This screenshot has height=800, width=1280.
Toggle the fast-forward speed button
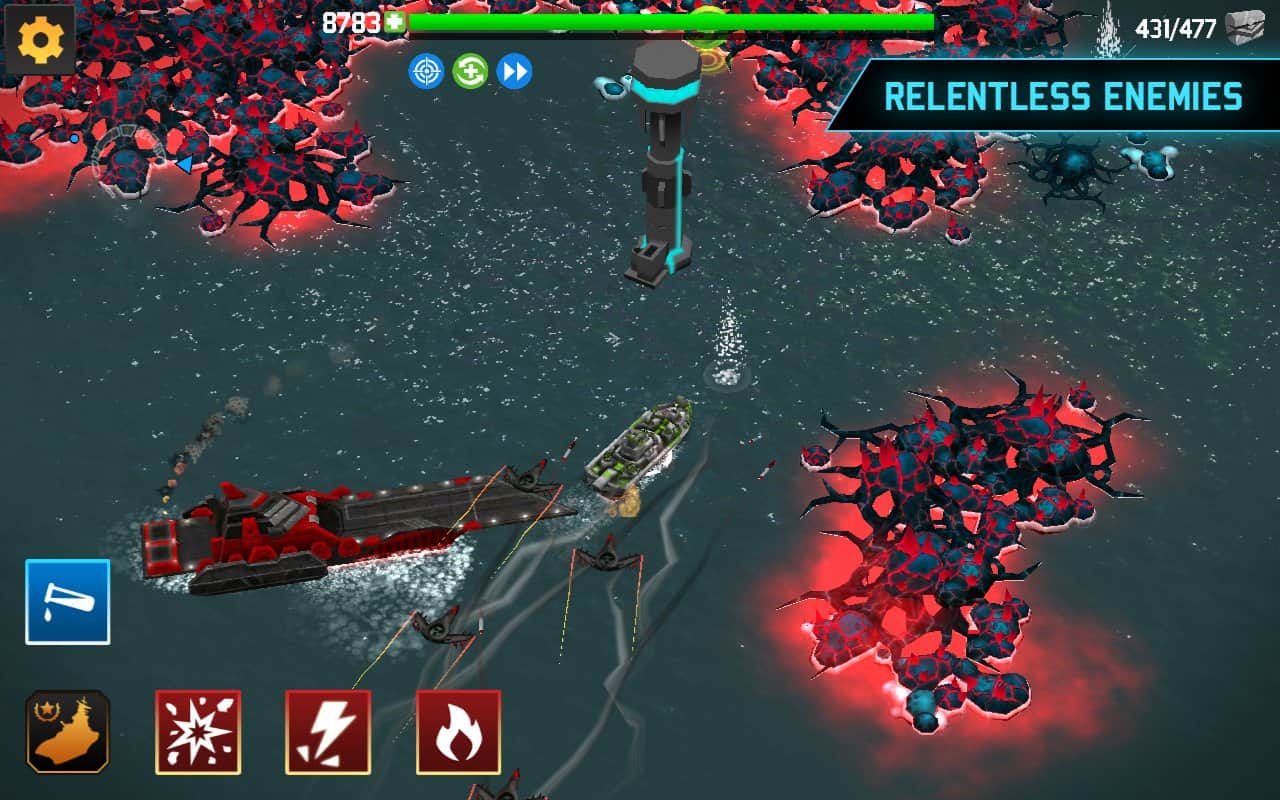514,71
